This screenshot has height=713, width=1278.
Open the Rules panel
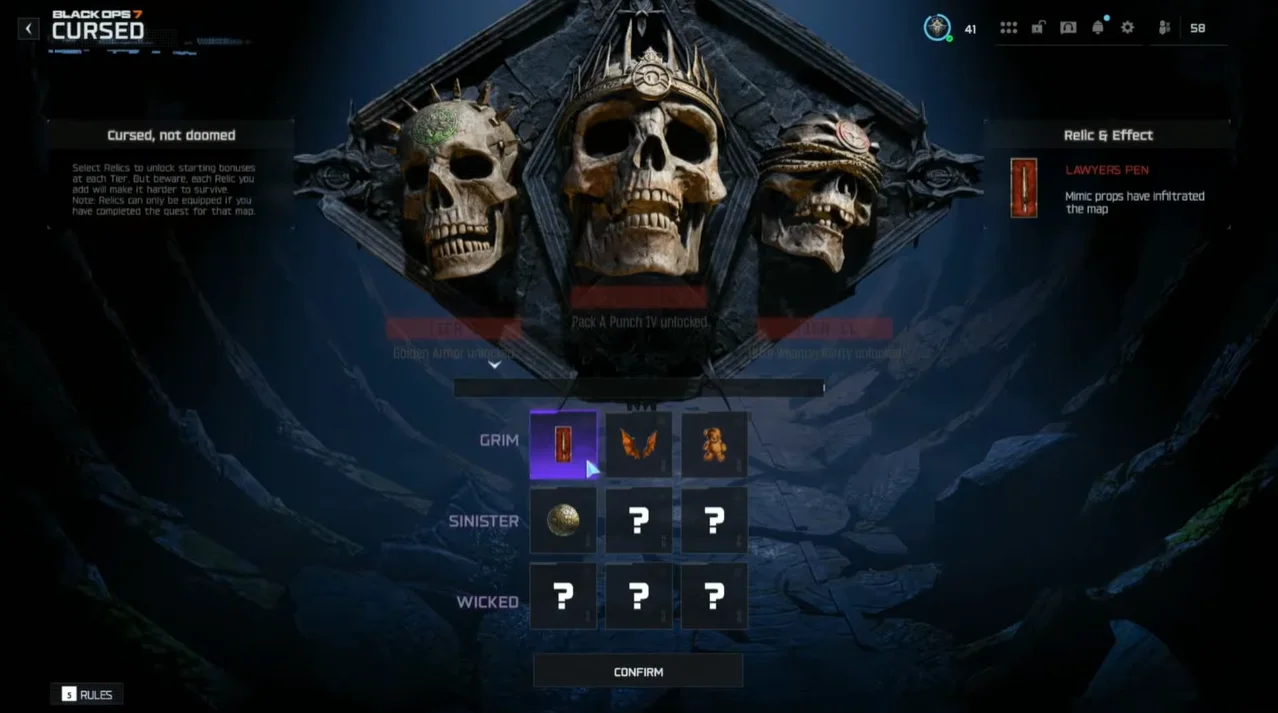point(88,694)
